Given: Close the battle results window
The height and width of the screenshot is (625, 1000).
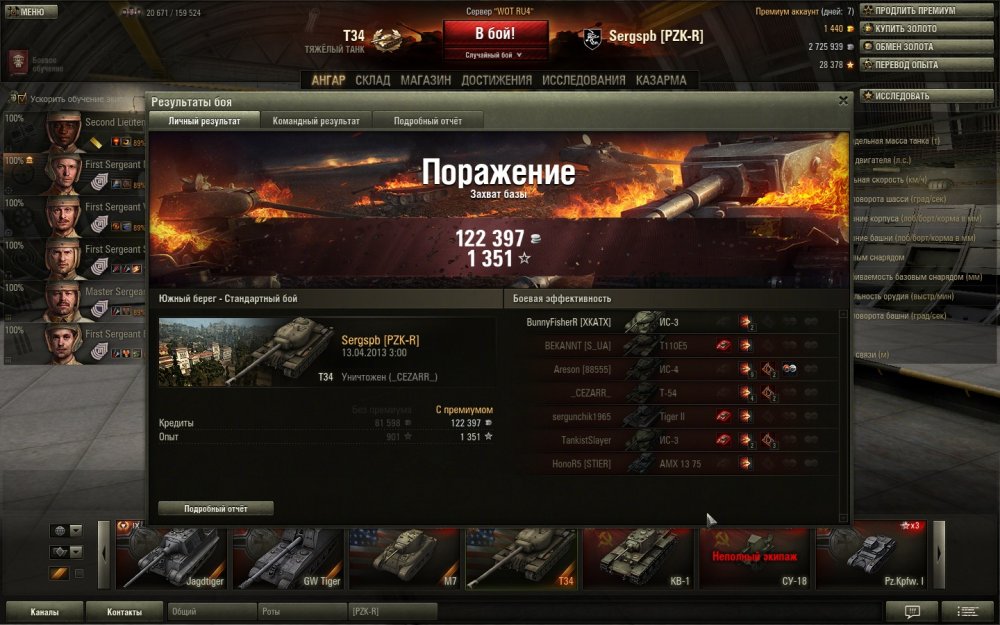Looking at the screenshot, I should (843, 100).
